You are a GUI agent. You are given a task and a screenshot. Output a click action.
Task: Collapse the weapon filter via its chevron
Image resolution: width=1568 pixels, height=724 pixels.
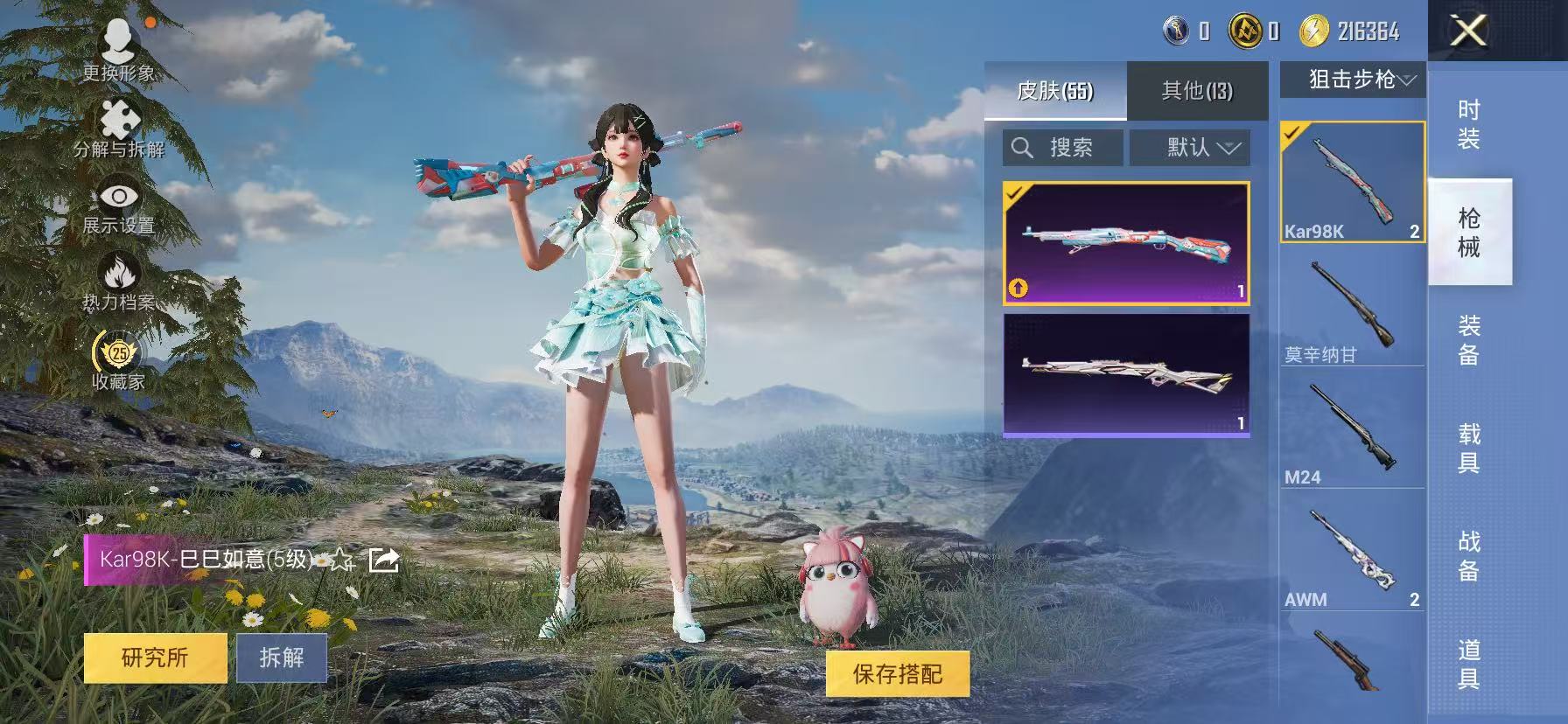[1409, 80]
